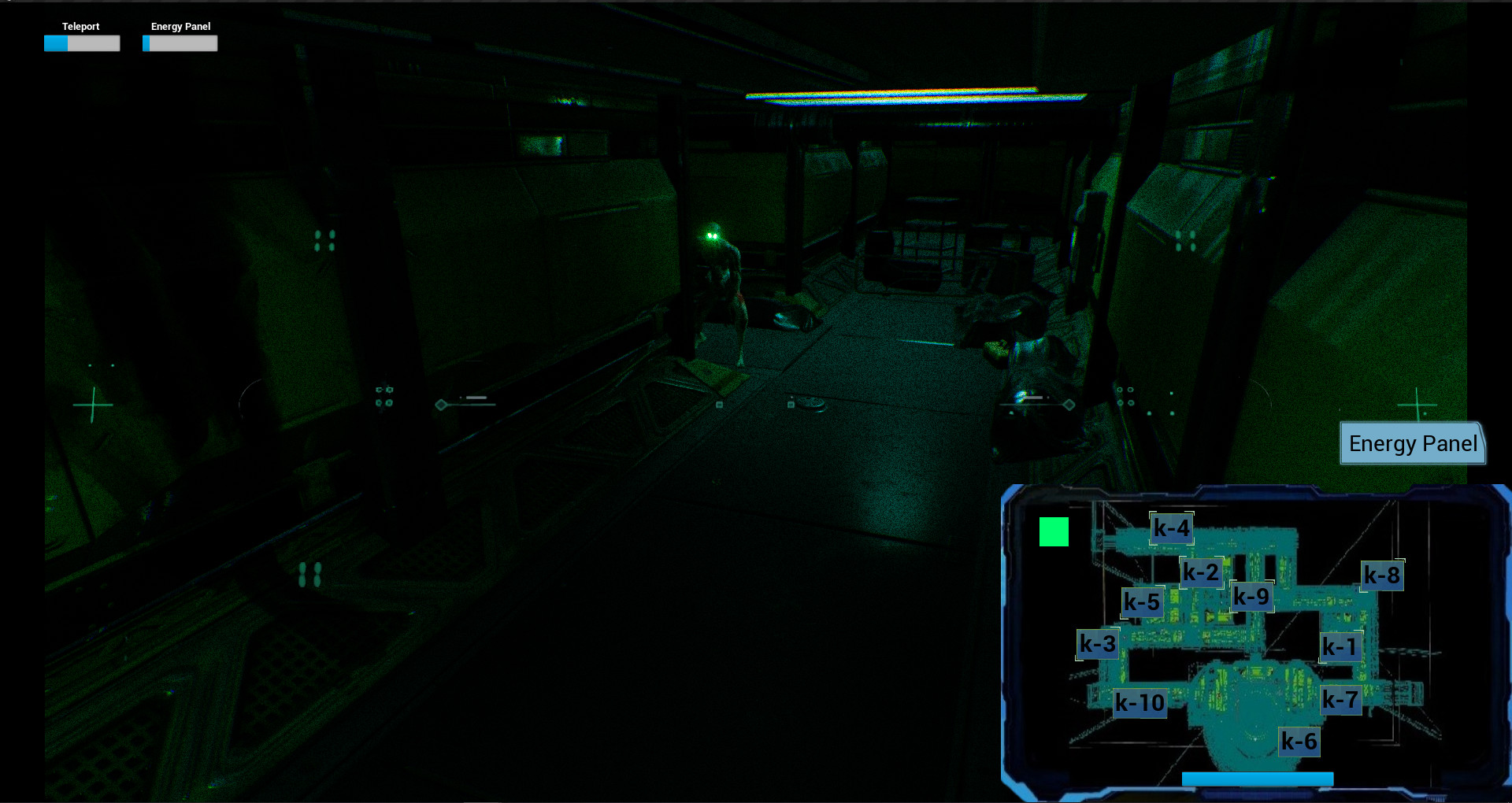Select waypoint k-2 on the minimap

pos(1201,572)
